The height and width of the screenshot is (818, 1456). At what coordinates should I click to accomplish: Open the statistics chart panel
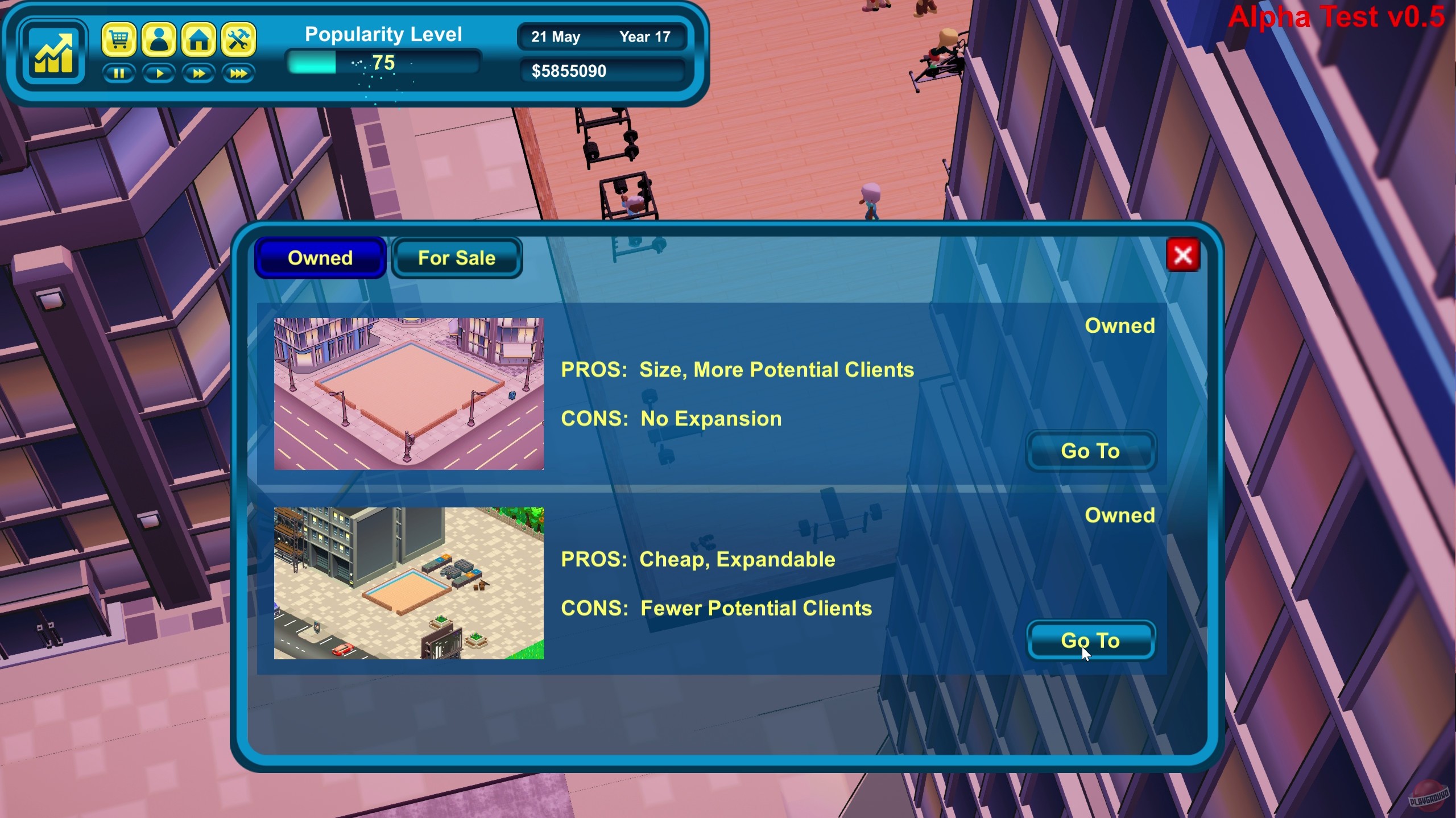(54, 52)
